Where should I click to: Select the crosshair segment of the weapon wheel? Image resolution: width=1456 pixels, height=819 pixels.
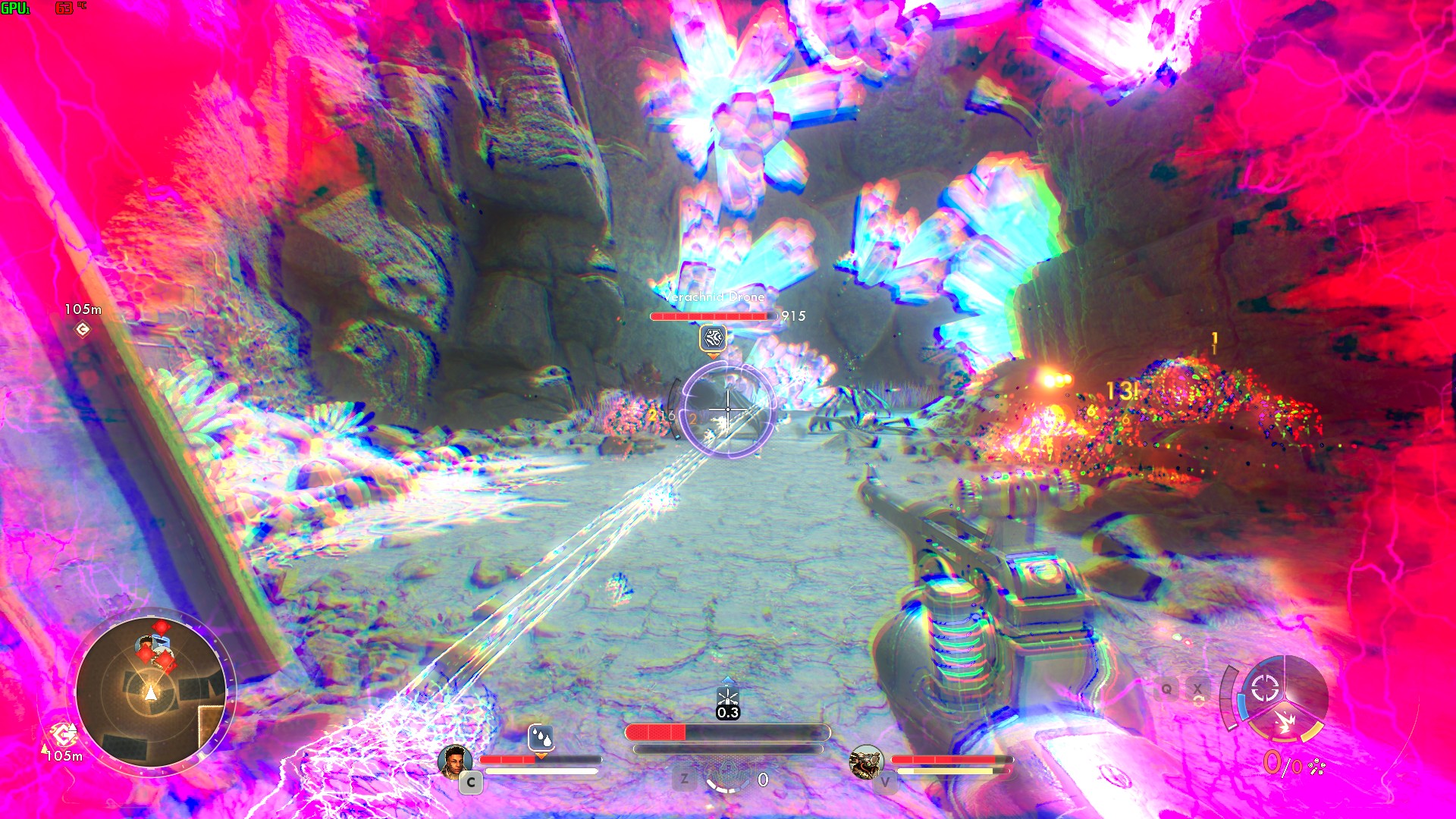(x=1265, y=689)
